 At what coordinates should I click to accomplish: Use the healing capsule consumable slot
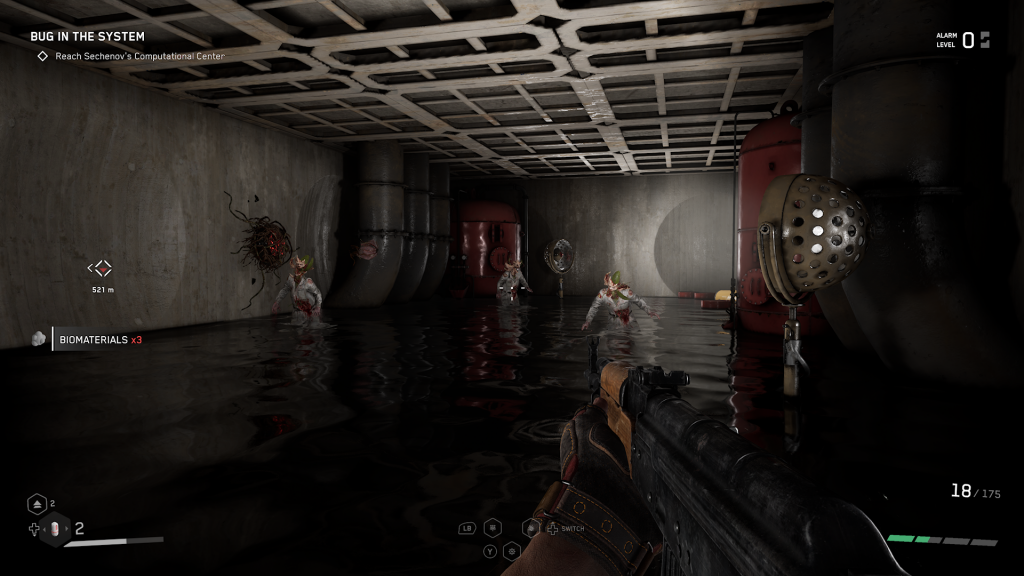tap(56, 530)
